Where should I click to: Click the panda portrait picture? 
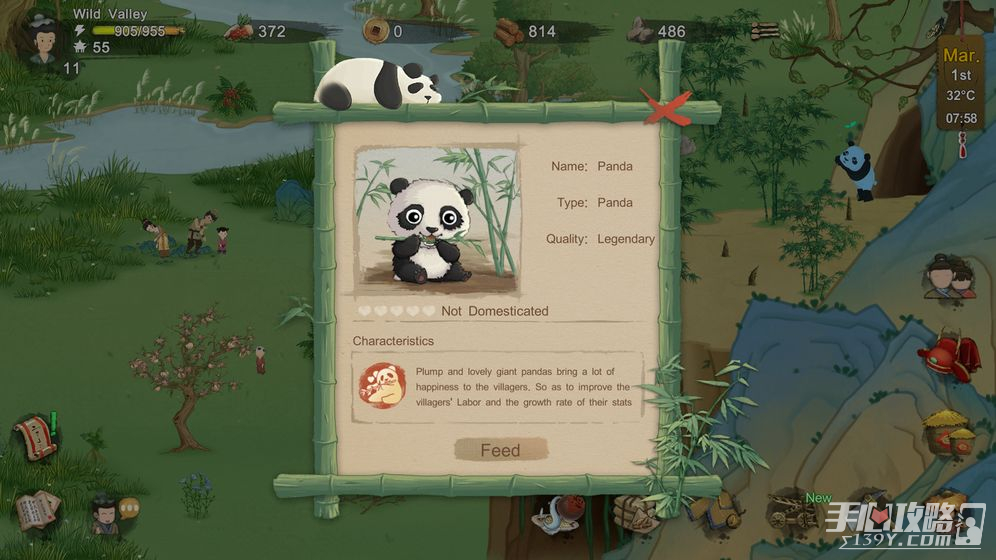click(x=437, y=220)
